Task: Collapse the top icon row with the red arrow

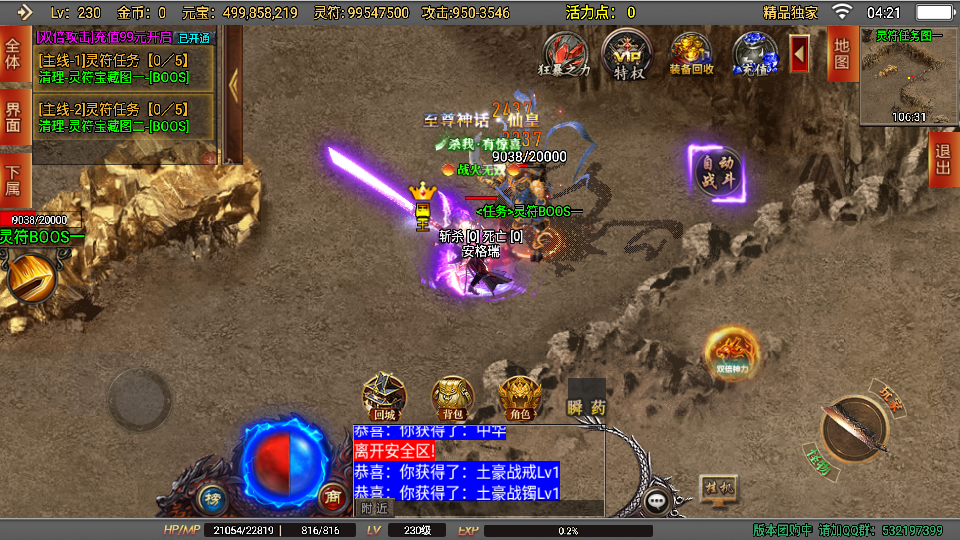Action: tap(800, 53)
